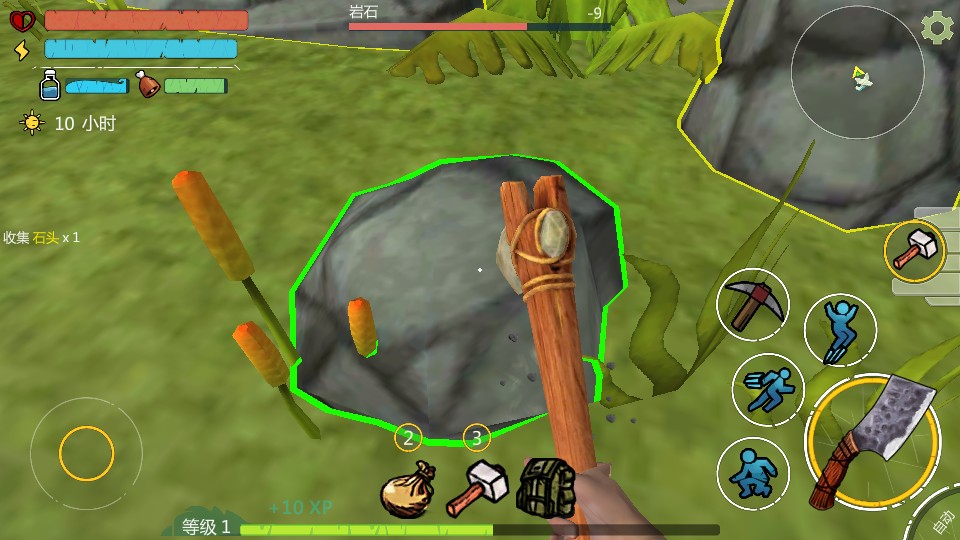
Task: Toggle the 自动 auto button
Action: pos(943,522)
